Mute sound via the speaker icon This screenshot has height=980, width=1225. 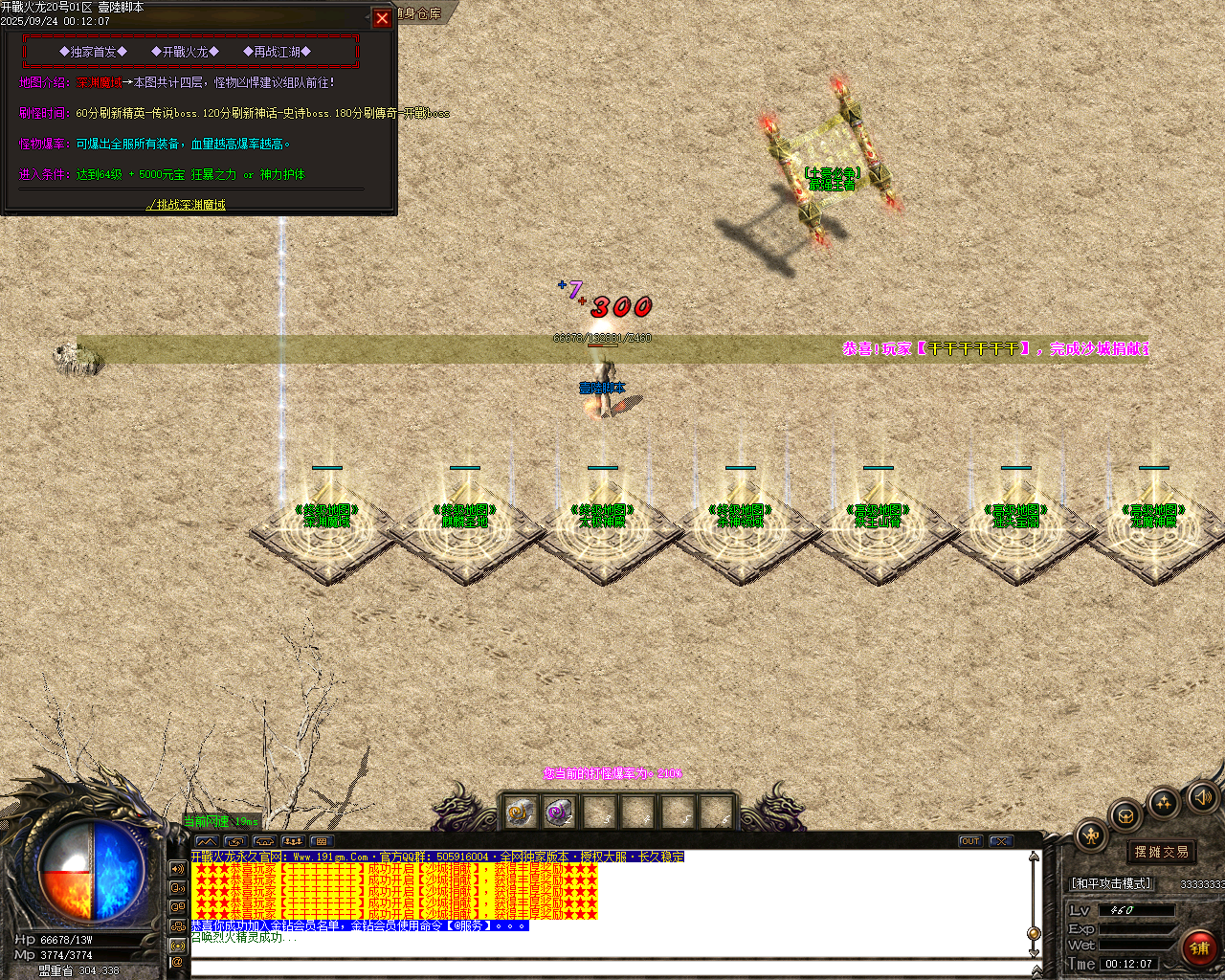point(1201,797)
